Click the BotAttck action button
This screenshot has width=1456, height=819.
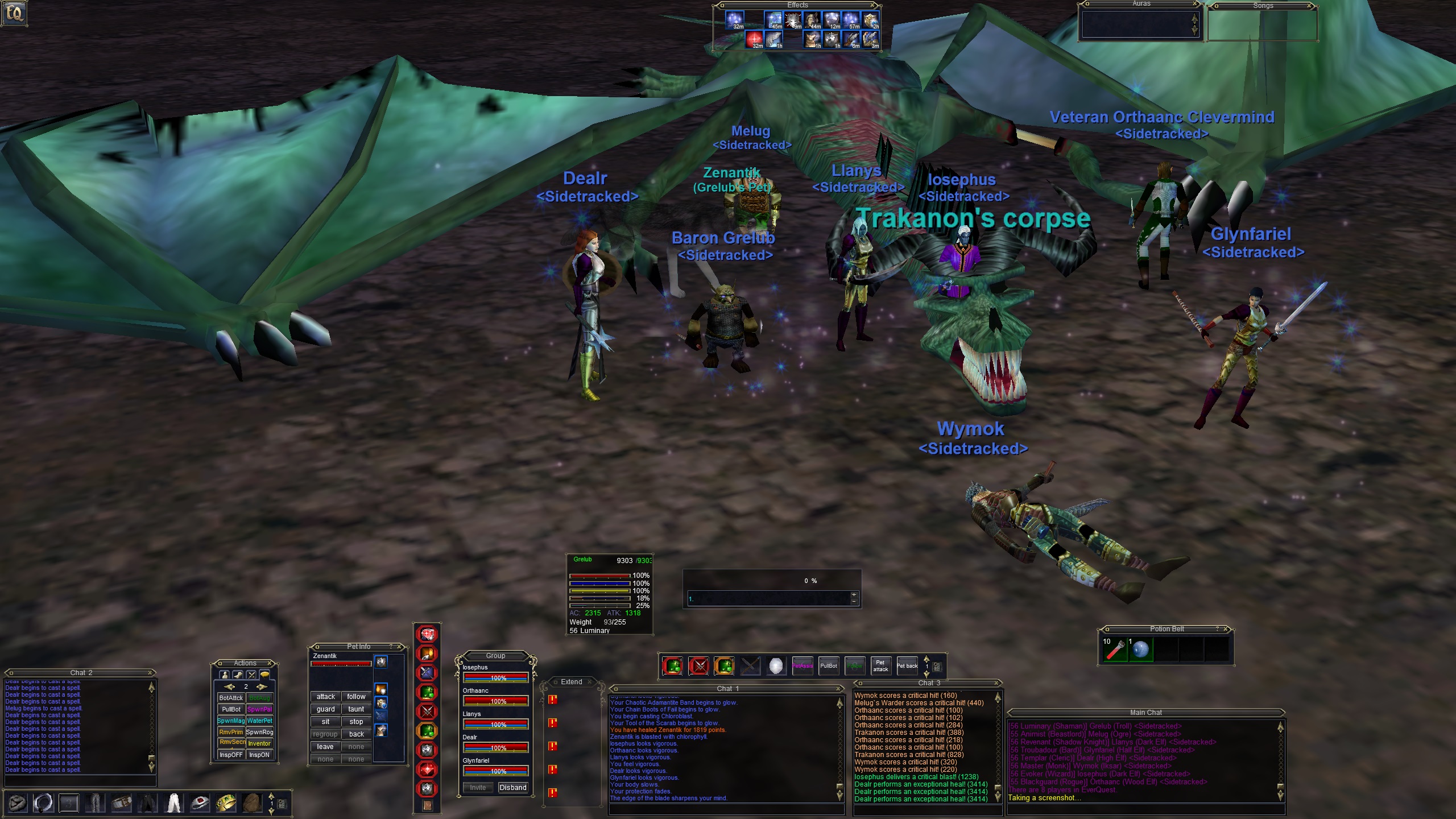point(231,698)
